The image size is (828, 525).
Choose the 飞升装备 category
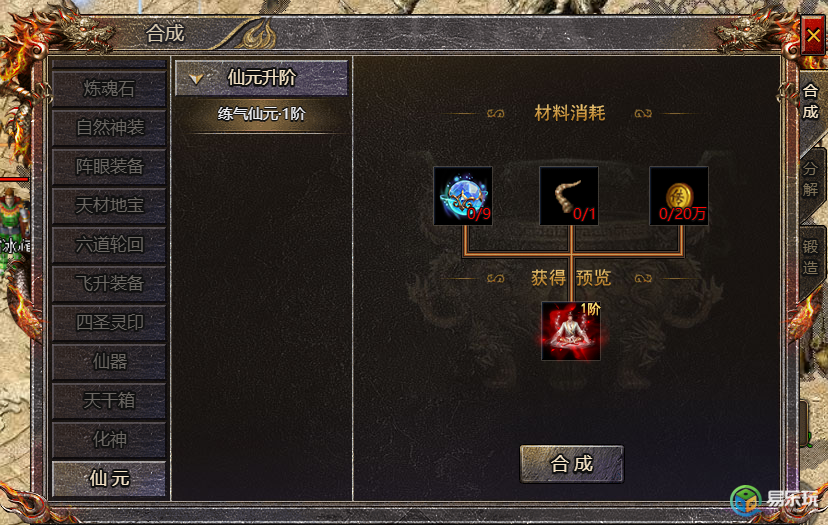tap(109, 284)
